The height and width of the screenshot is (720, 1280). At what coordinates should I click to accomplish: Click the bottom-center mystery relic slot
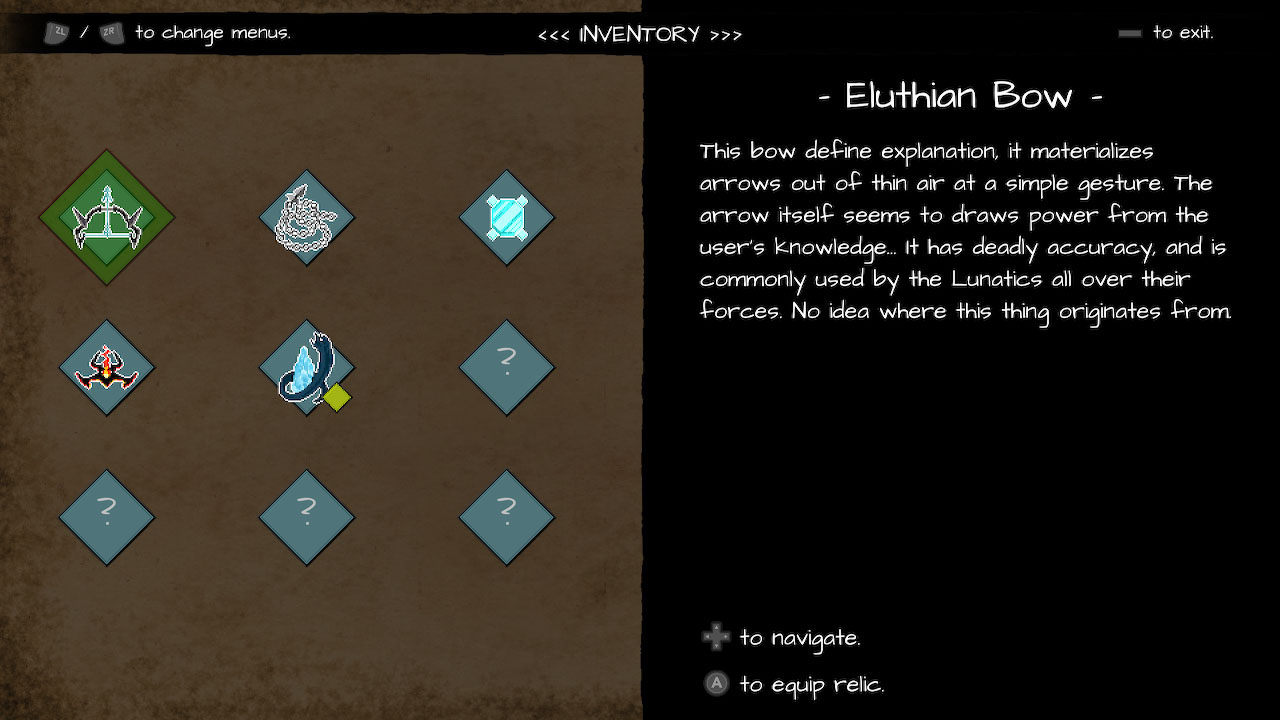pyautogui.click(x=307, y=517)
